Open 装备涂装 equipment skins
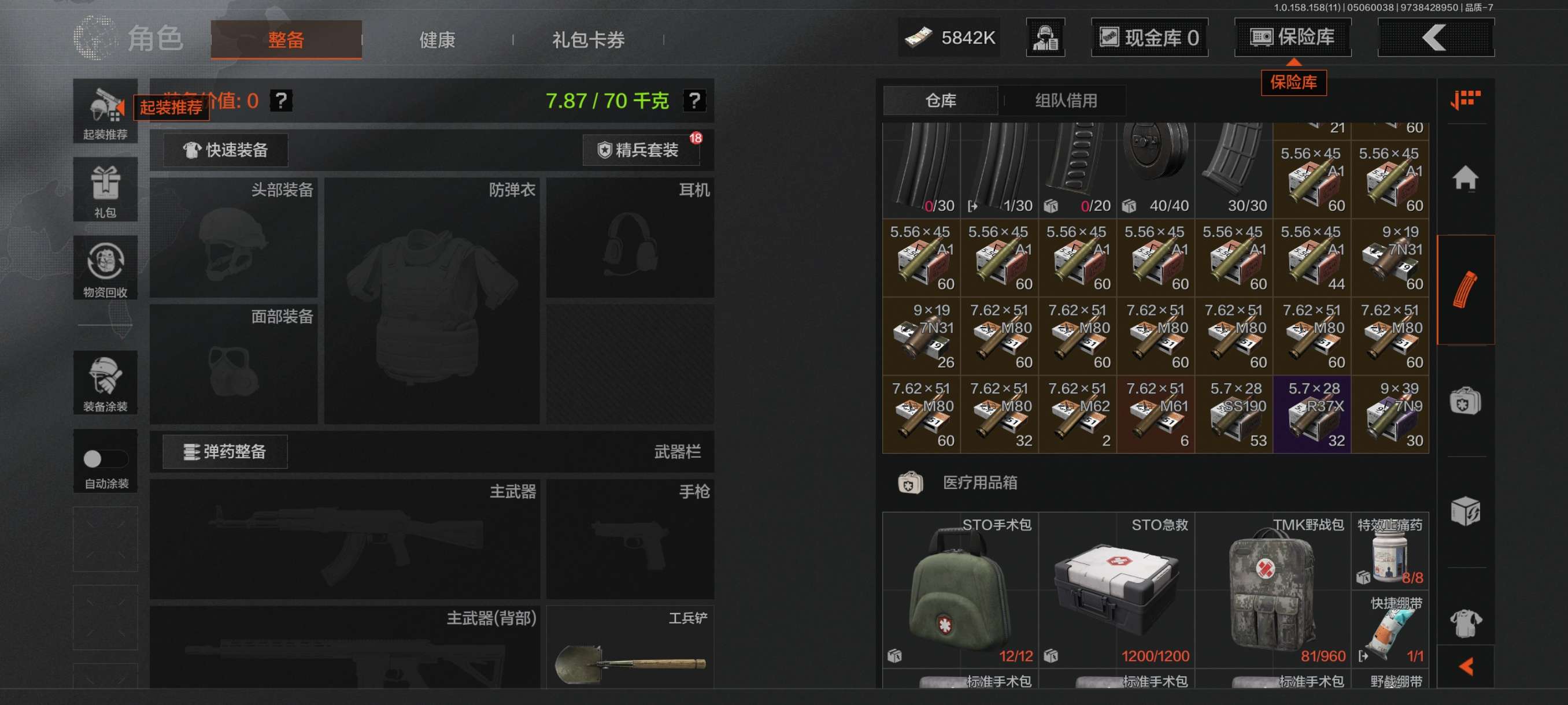The width and height of the screenshot is (1568, 705). pyautogui.click(x=105, y=383)
